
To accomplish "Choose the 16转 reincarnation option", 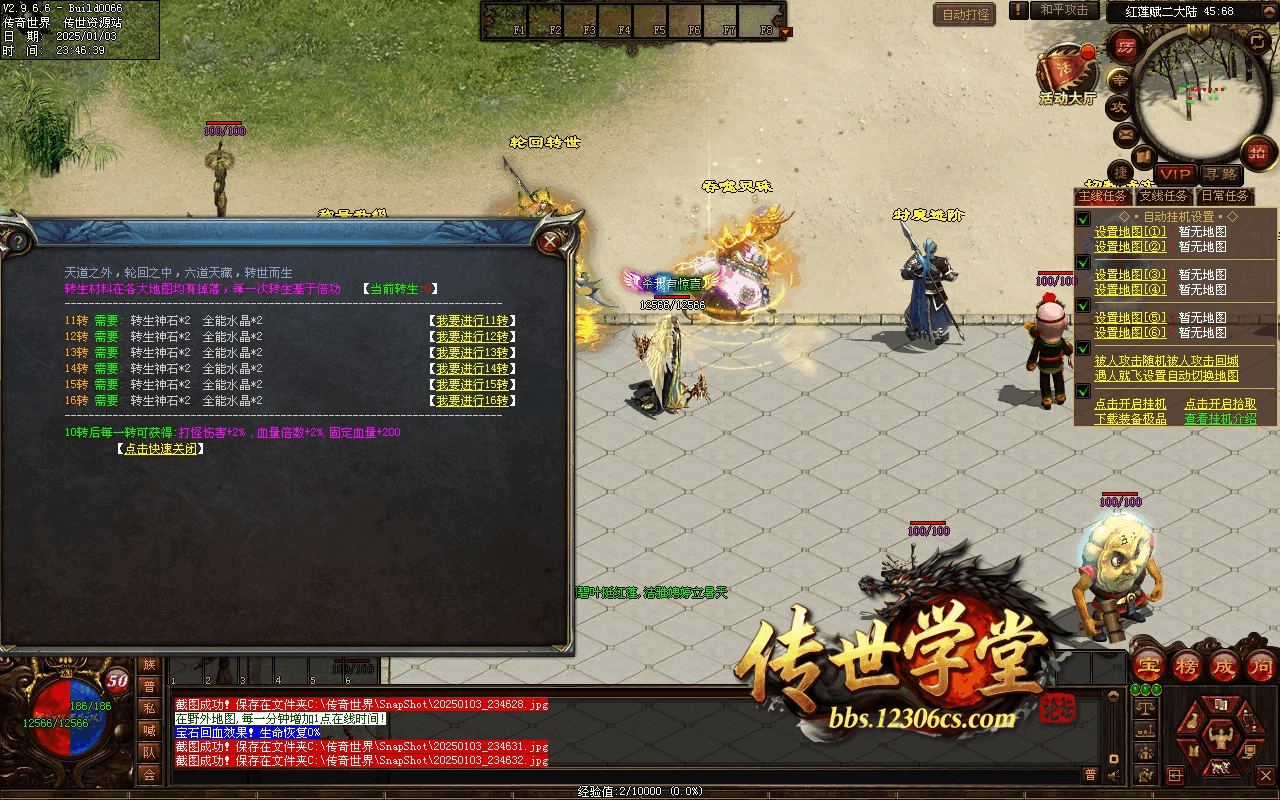I will pos(472,401).
